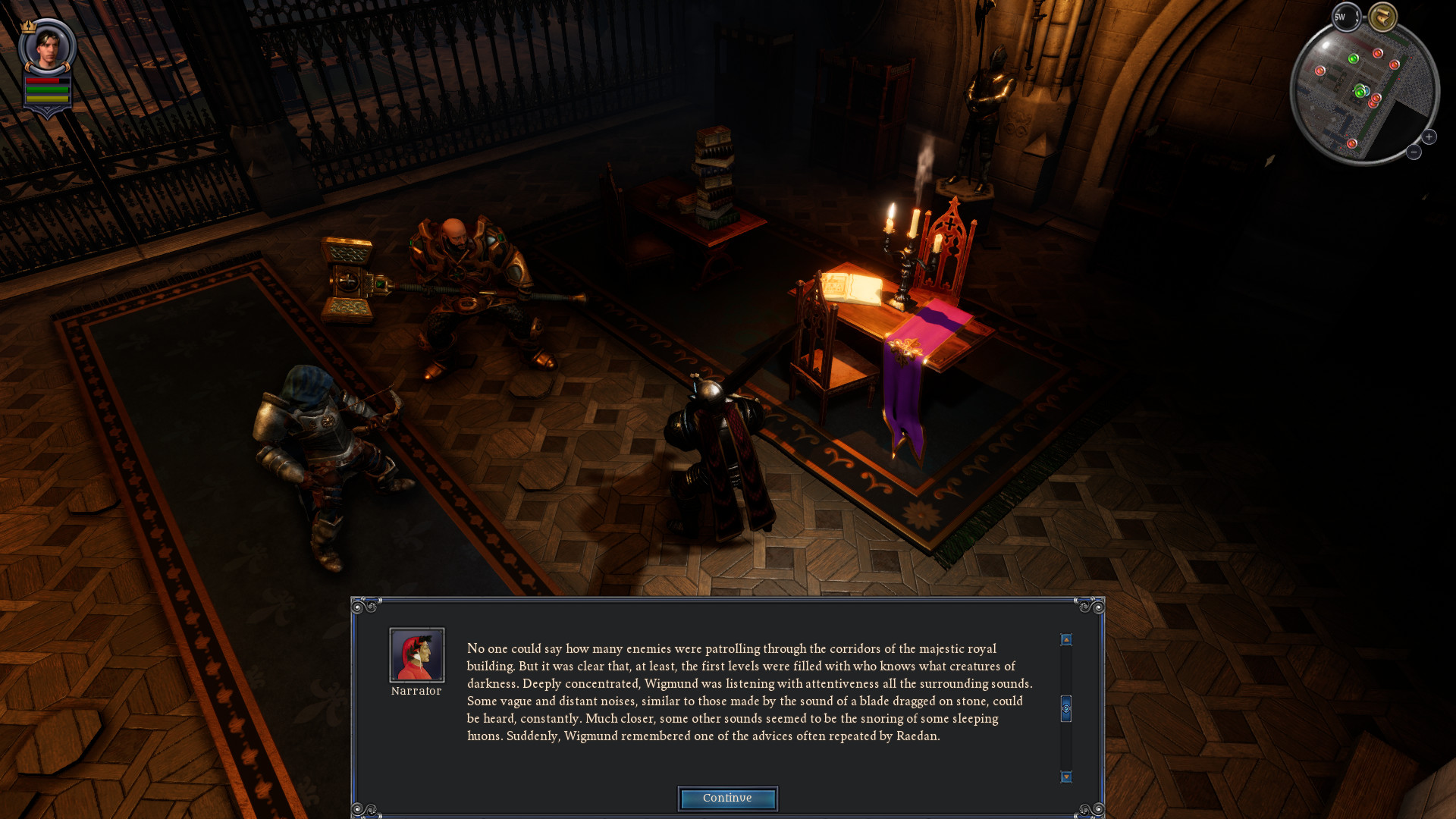Zoom in the minimap with the plus icon
Screen dimensions: 1456x819
pyautogui.click(x=1429, y=136)
